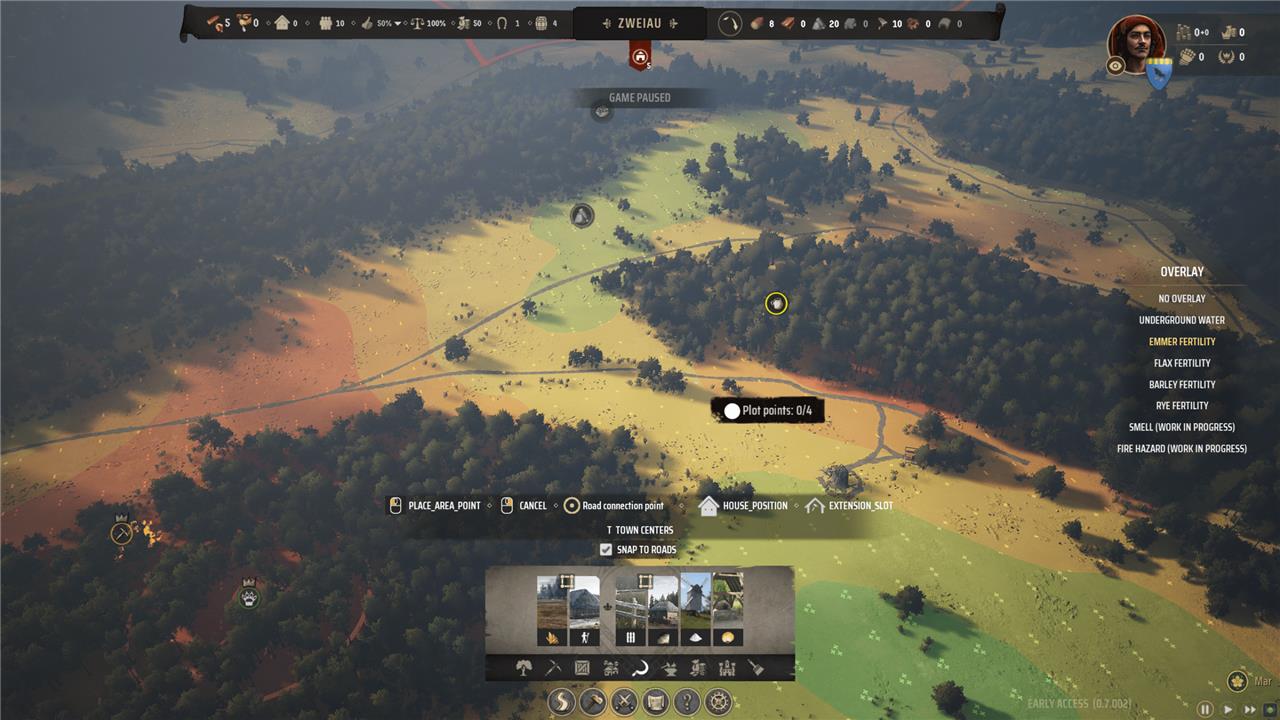Image resolution: width=1280 pixels, height=720 pixels.
Task: Click the lord portrait in the corner
Action: click(1136, 41)
